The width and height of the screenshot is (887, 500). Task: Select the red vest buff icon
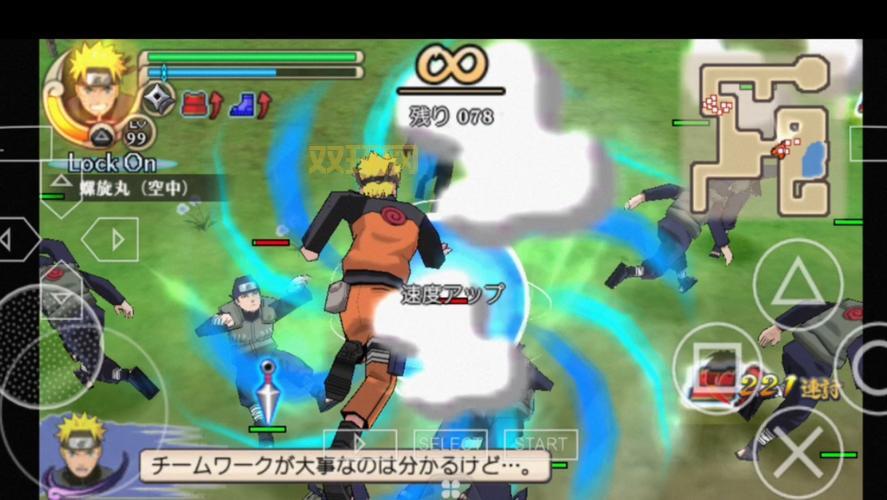[x=194, y=101]
